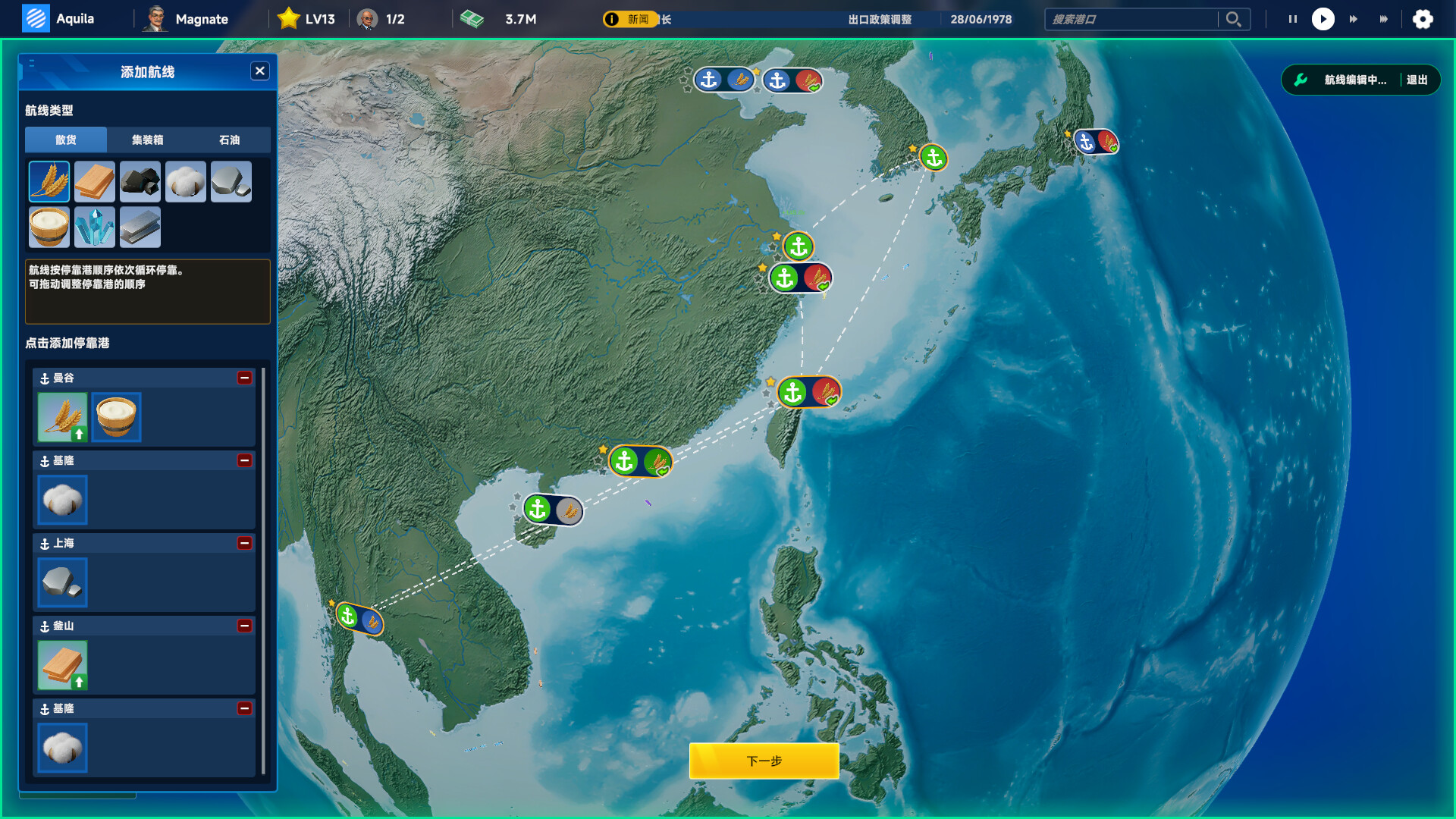1456x819 pixels.
Task: Remove the 上海 stop with its minus toggle
Action: 244,544
